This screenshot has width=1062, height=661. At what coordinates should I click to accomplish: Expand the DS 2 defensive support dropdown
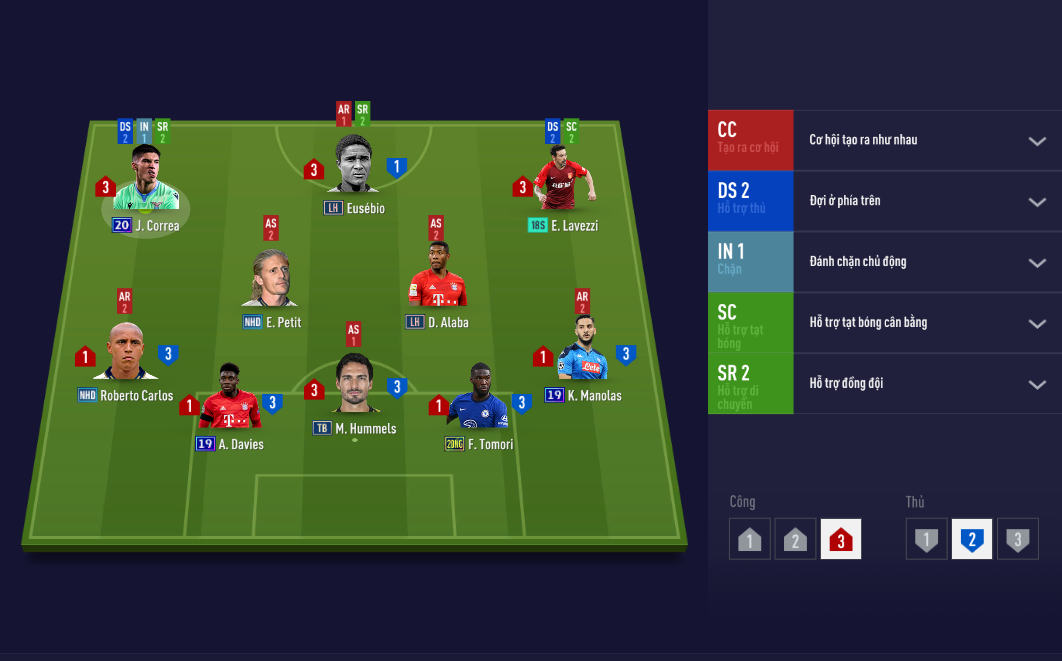(1037, 202)
